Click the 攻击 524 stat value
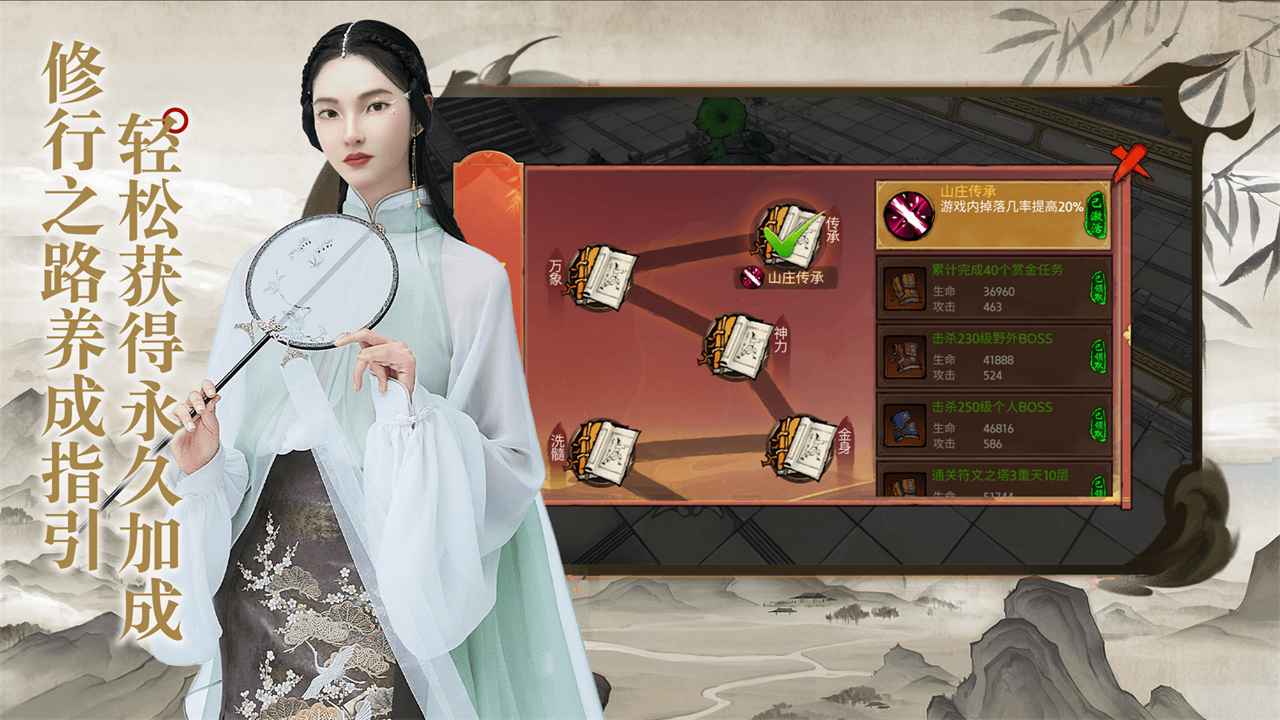The width and height of the screenshot is (1280, 720). coord(991,374)
